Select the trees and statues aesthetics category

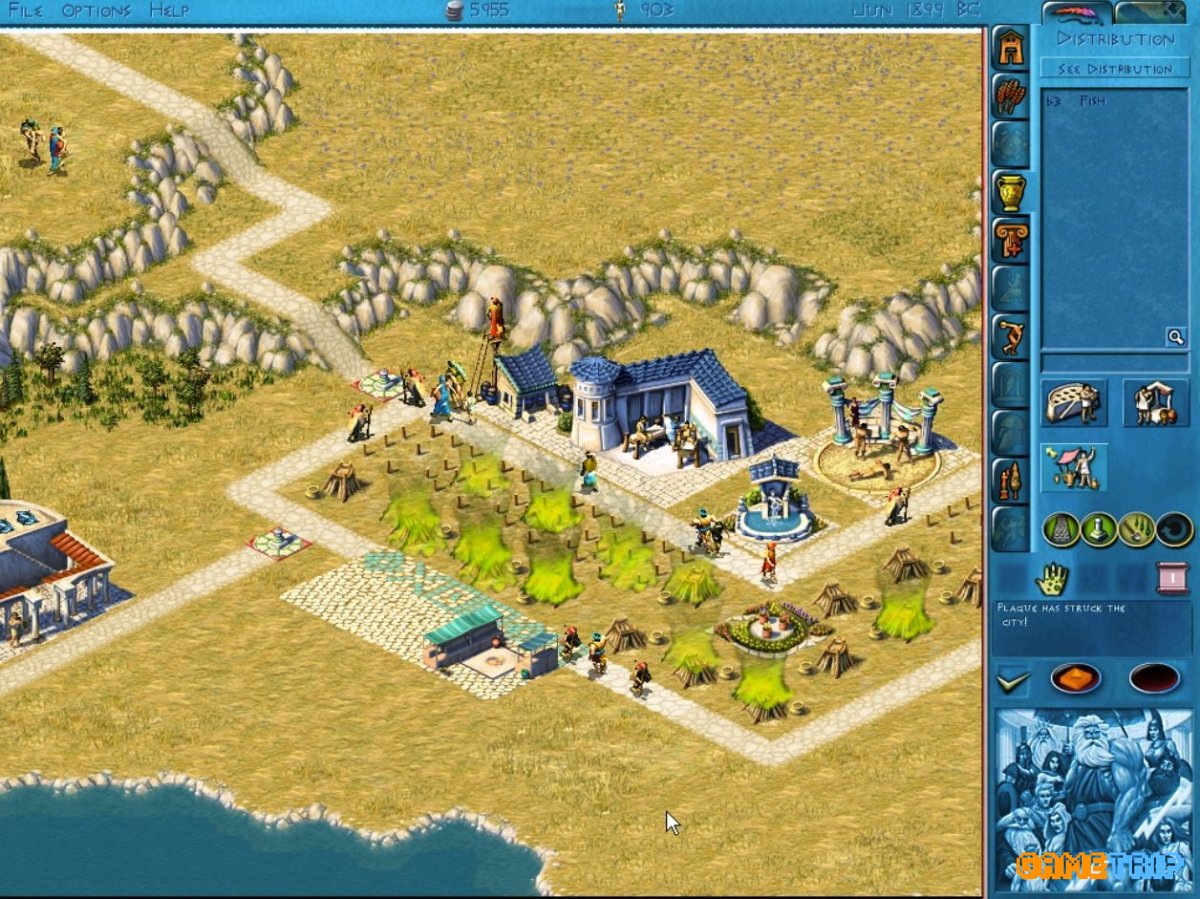coord(1010,479)
